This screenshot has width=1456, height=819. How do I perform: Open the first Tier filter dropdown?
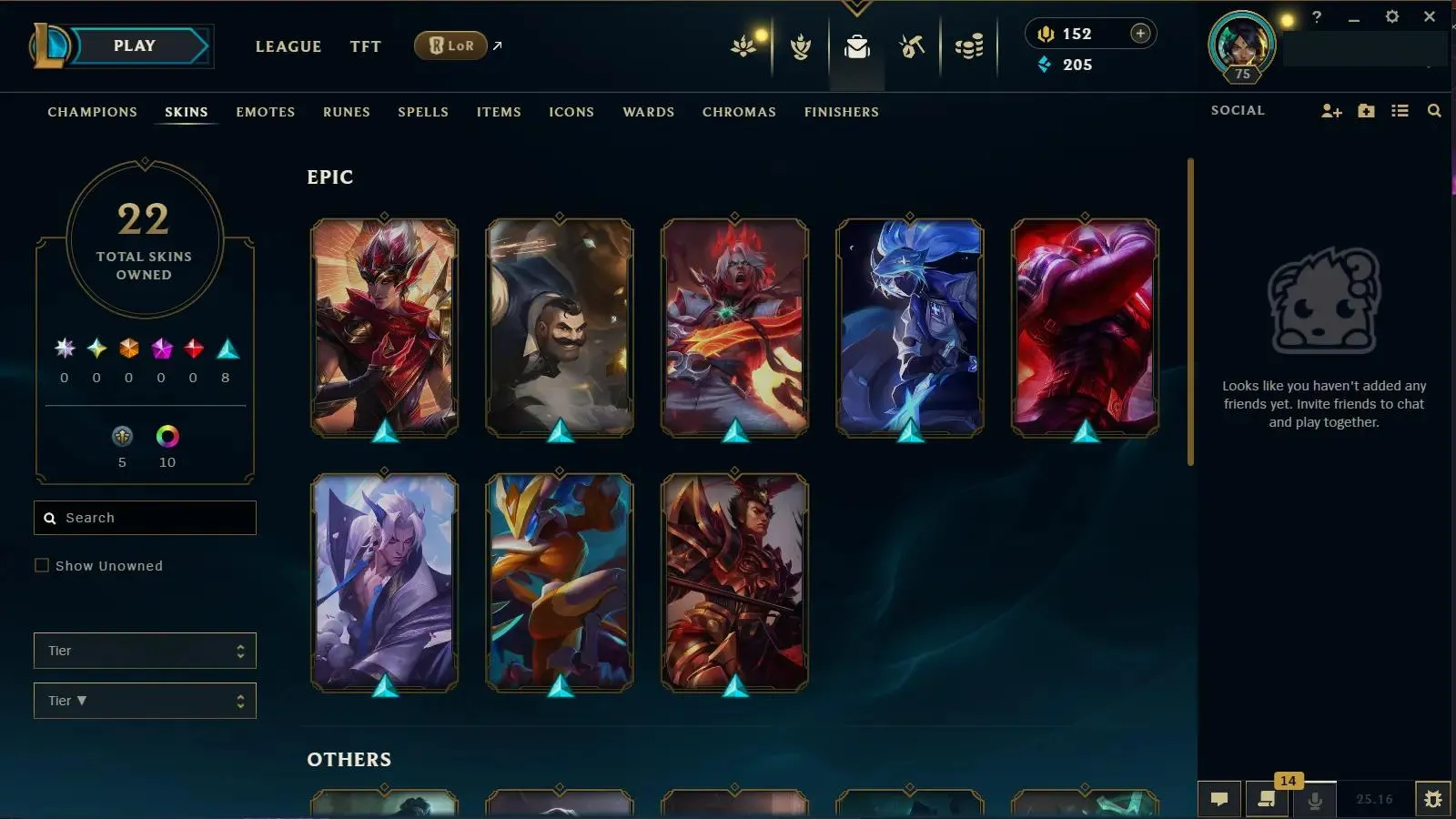[x=144, y=651]
